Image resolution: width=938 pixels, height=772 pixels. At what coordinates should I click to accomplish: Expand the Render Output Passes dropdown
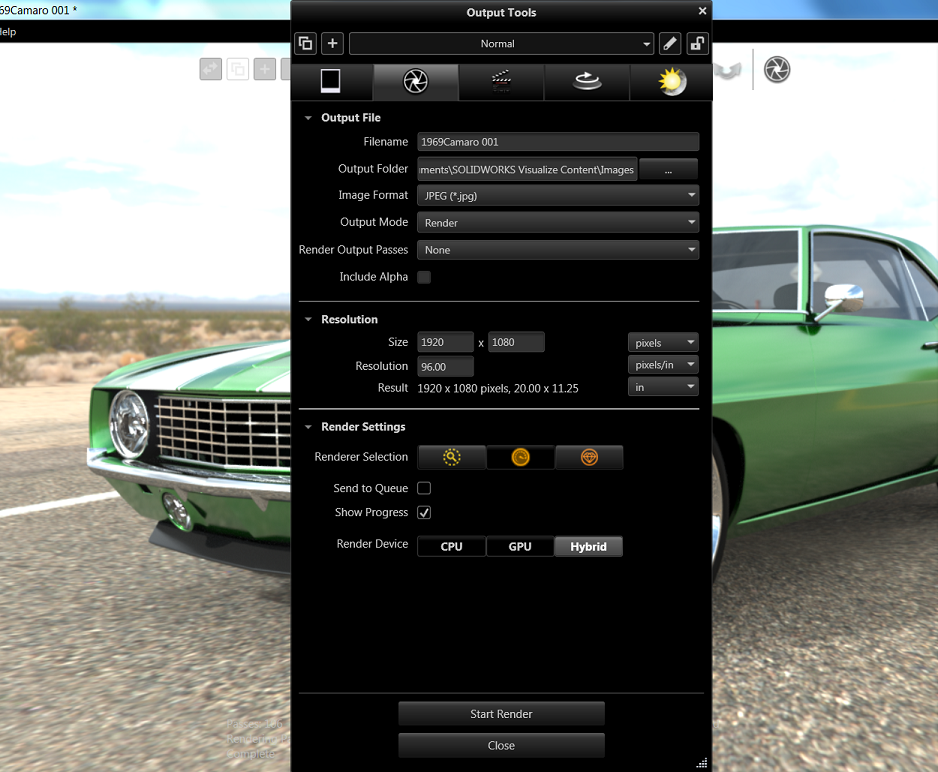pyautogui.click(x=557, y=250)
